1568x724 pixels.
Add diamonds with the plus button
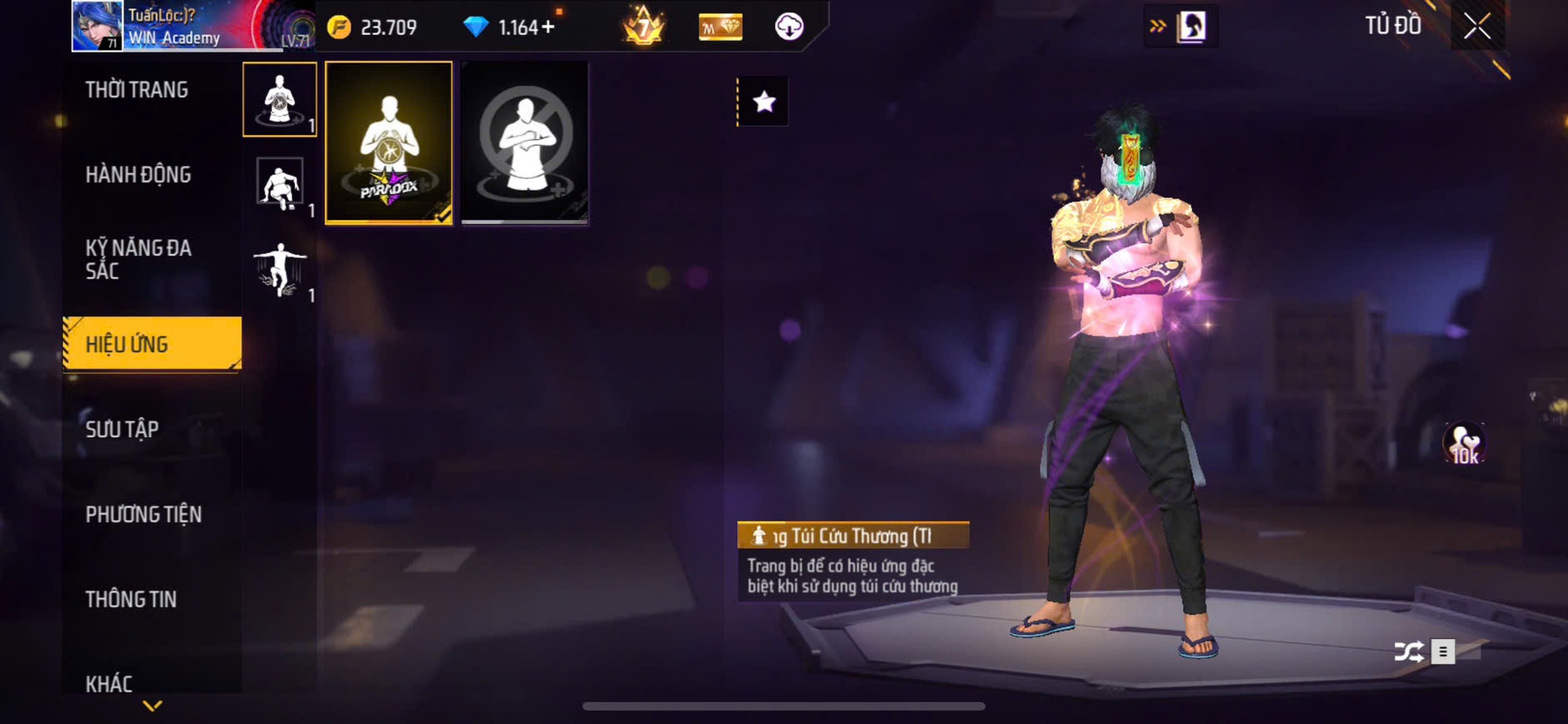click(x=548, y=27)
